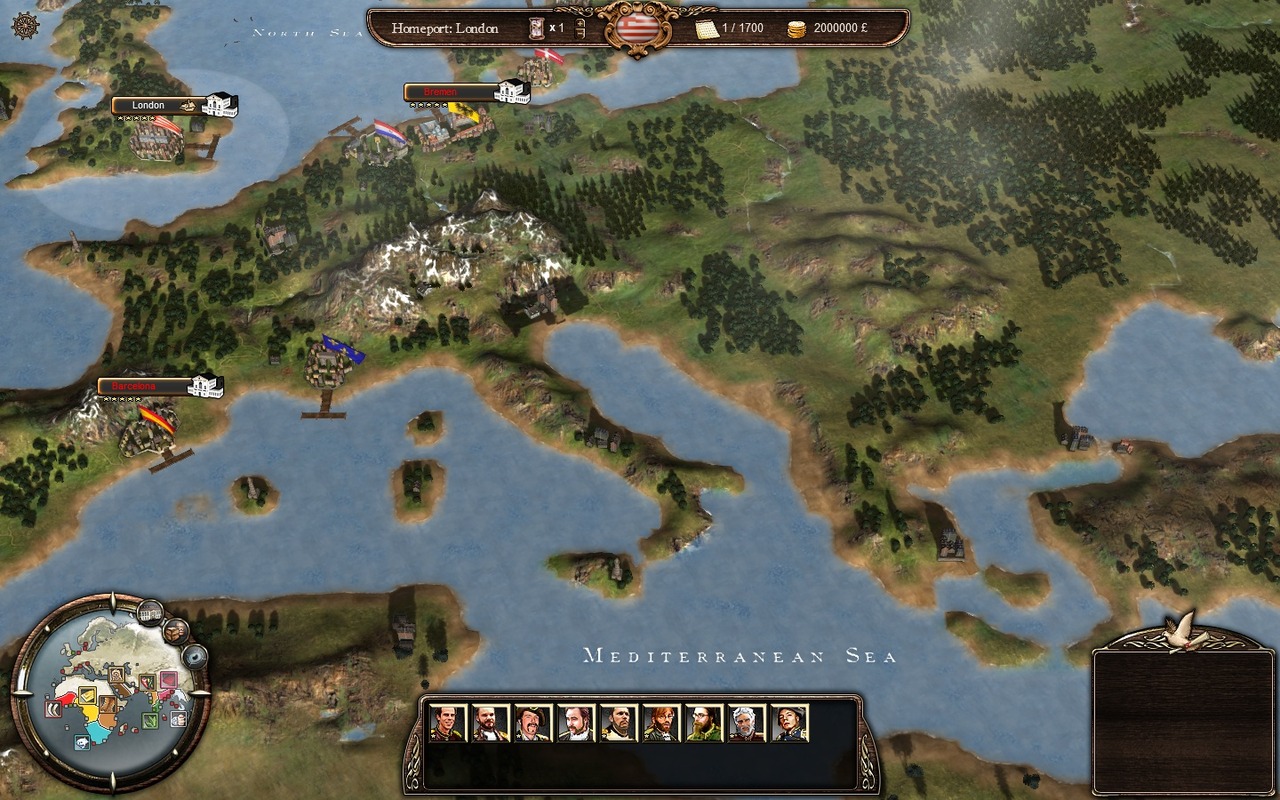Click the red-striped company emblem
Viewport: 1280px width, 800px height.
click(x=637, y=28)
